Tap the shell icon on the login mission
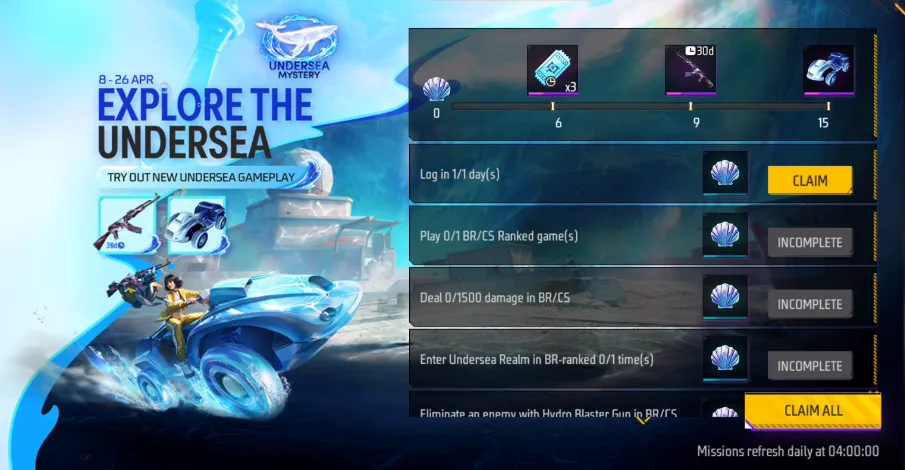Screen dimensions: 905x470 pyautogui.click(x=725, y=177)
